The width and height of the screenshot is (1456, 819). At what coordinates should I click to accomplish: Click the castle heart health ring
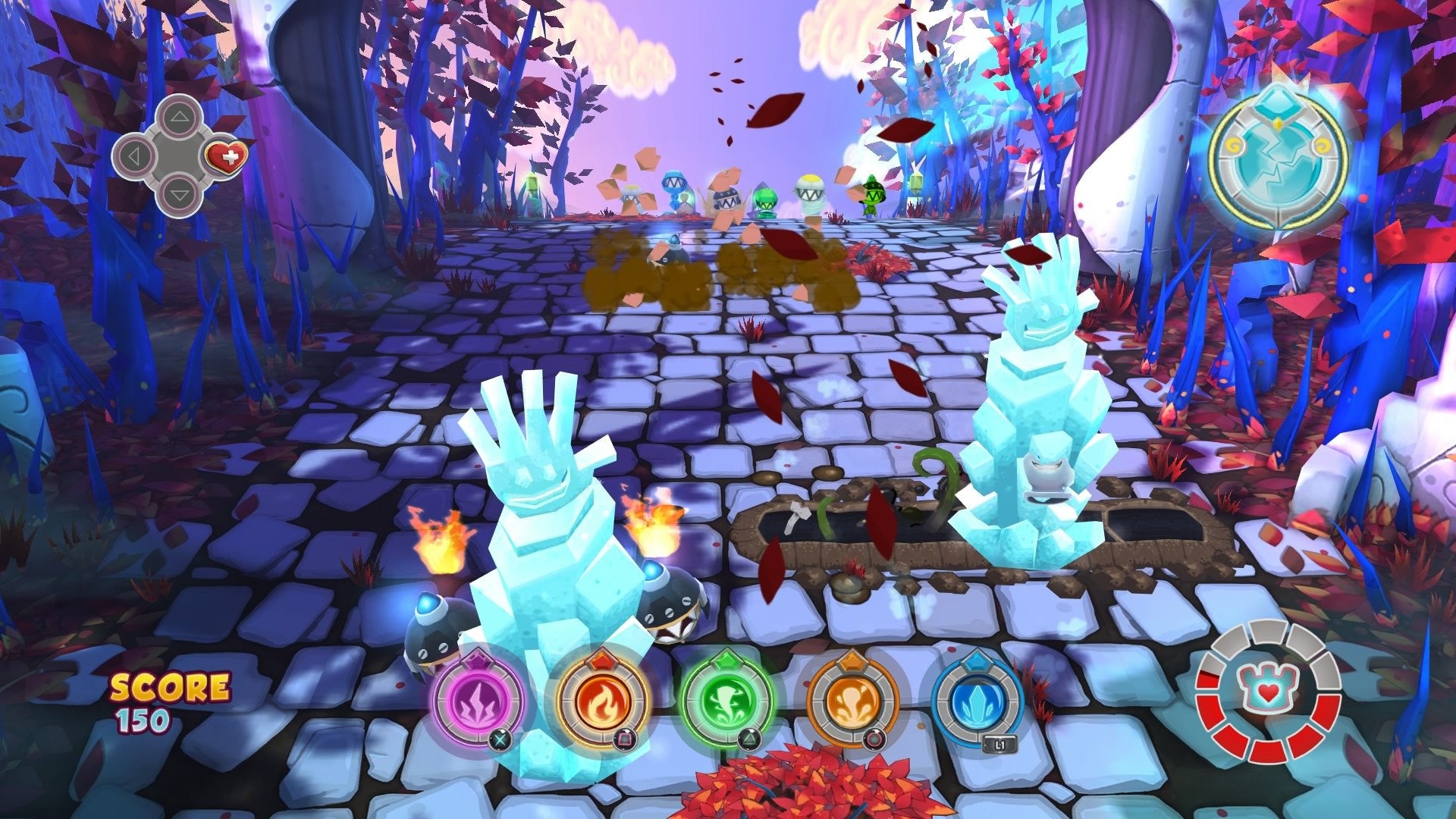1268,692
